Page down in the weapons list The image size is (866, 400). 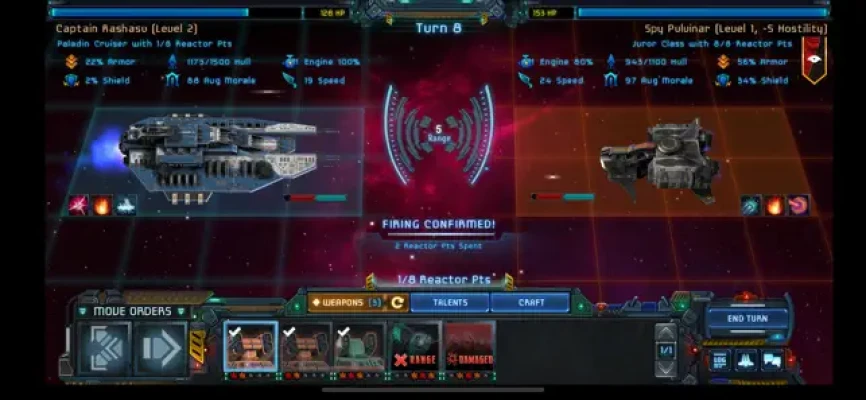(x=667, y=367)
